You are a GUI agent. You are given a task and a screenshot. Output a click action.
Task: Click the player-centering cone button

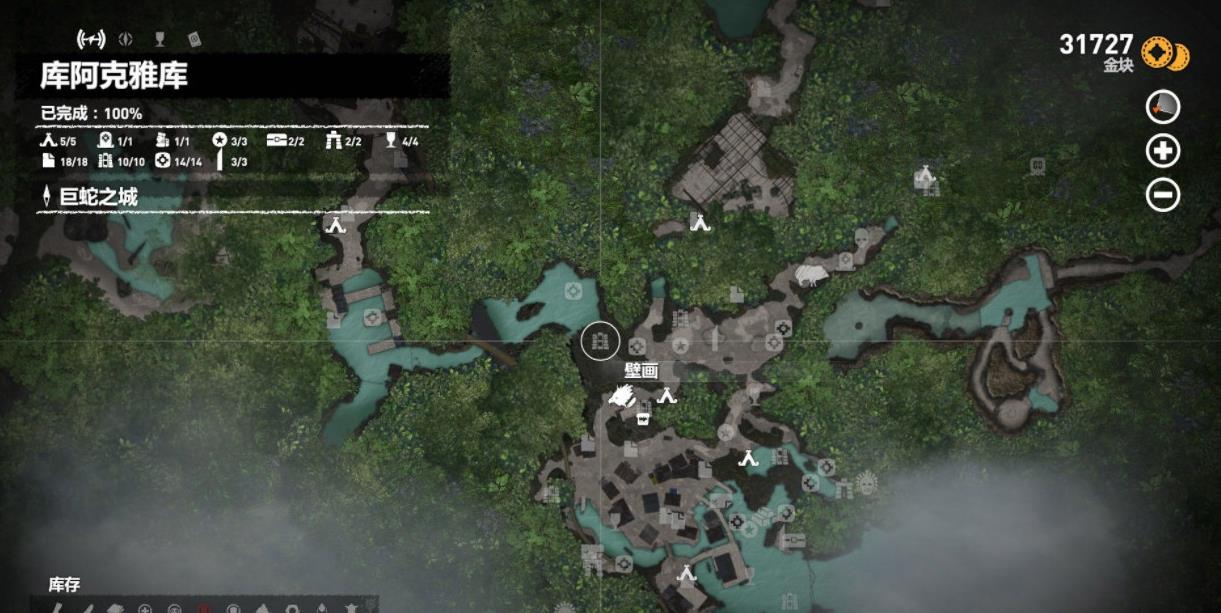(1163, 107)
